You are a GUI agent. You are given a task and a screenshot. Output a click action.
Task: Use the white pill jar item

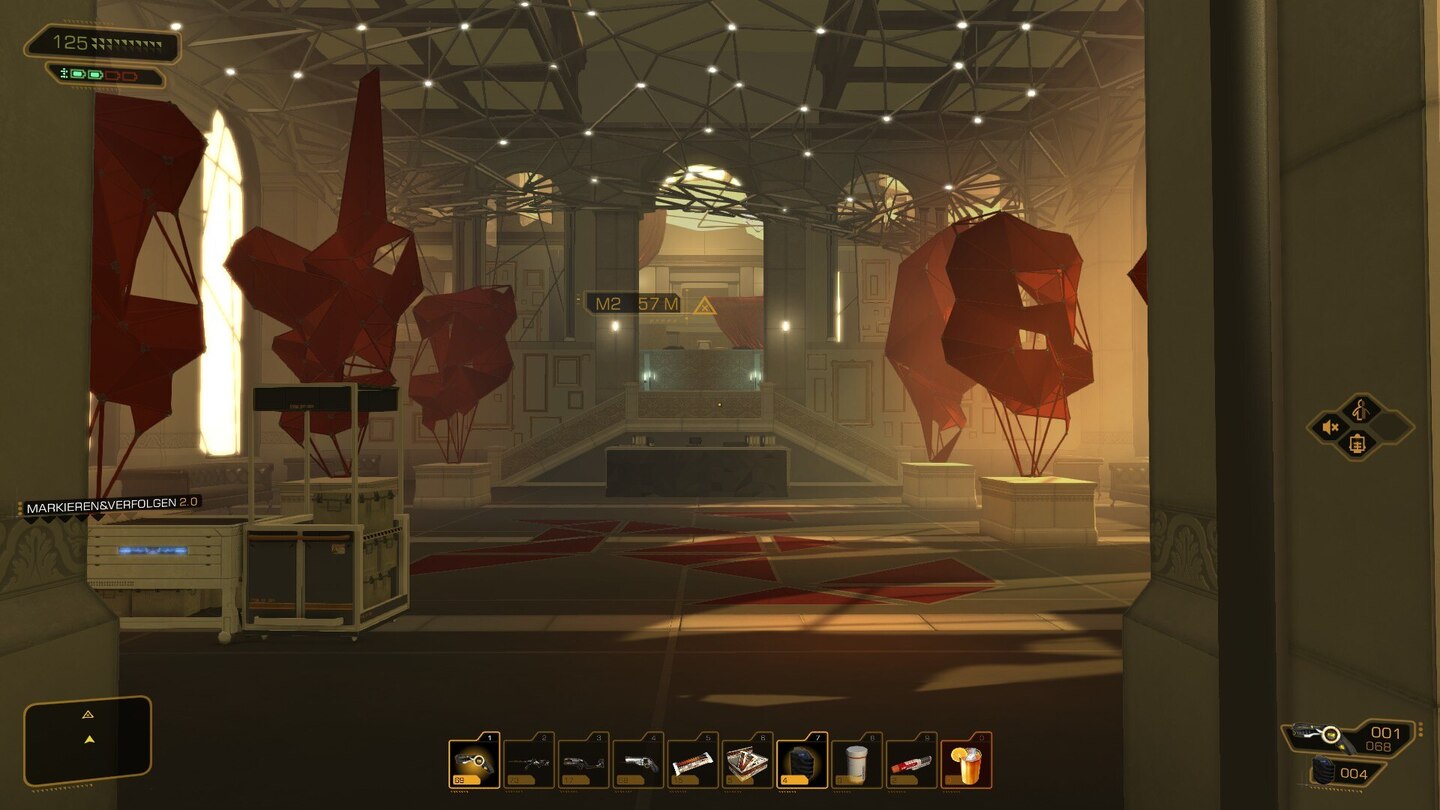click(857, 763)
